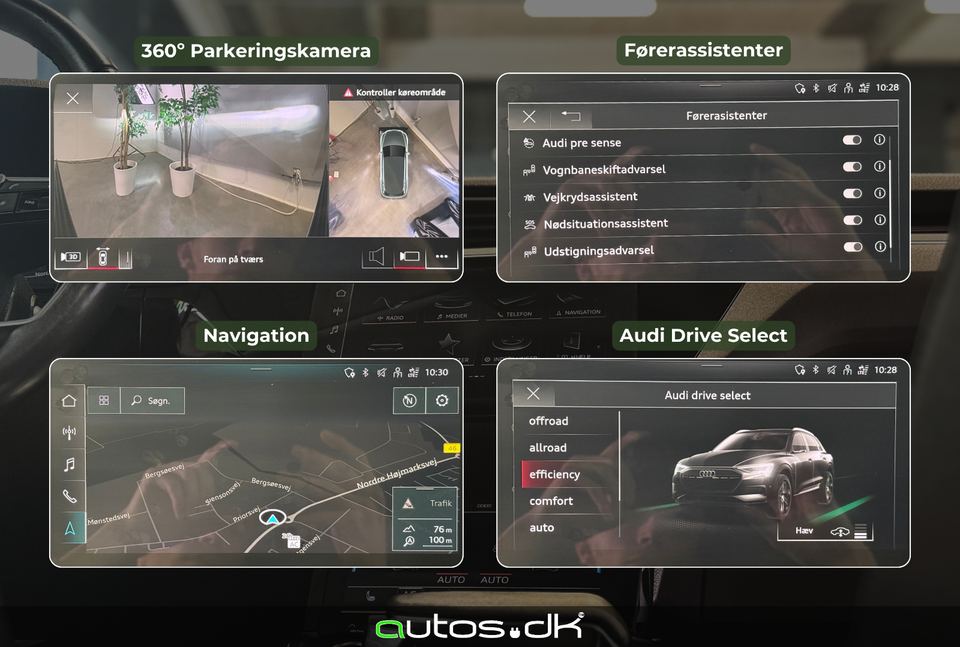
Task: Close the Audi drive select menu
Action: pos(533,395)
